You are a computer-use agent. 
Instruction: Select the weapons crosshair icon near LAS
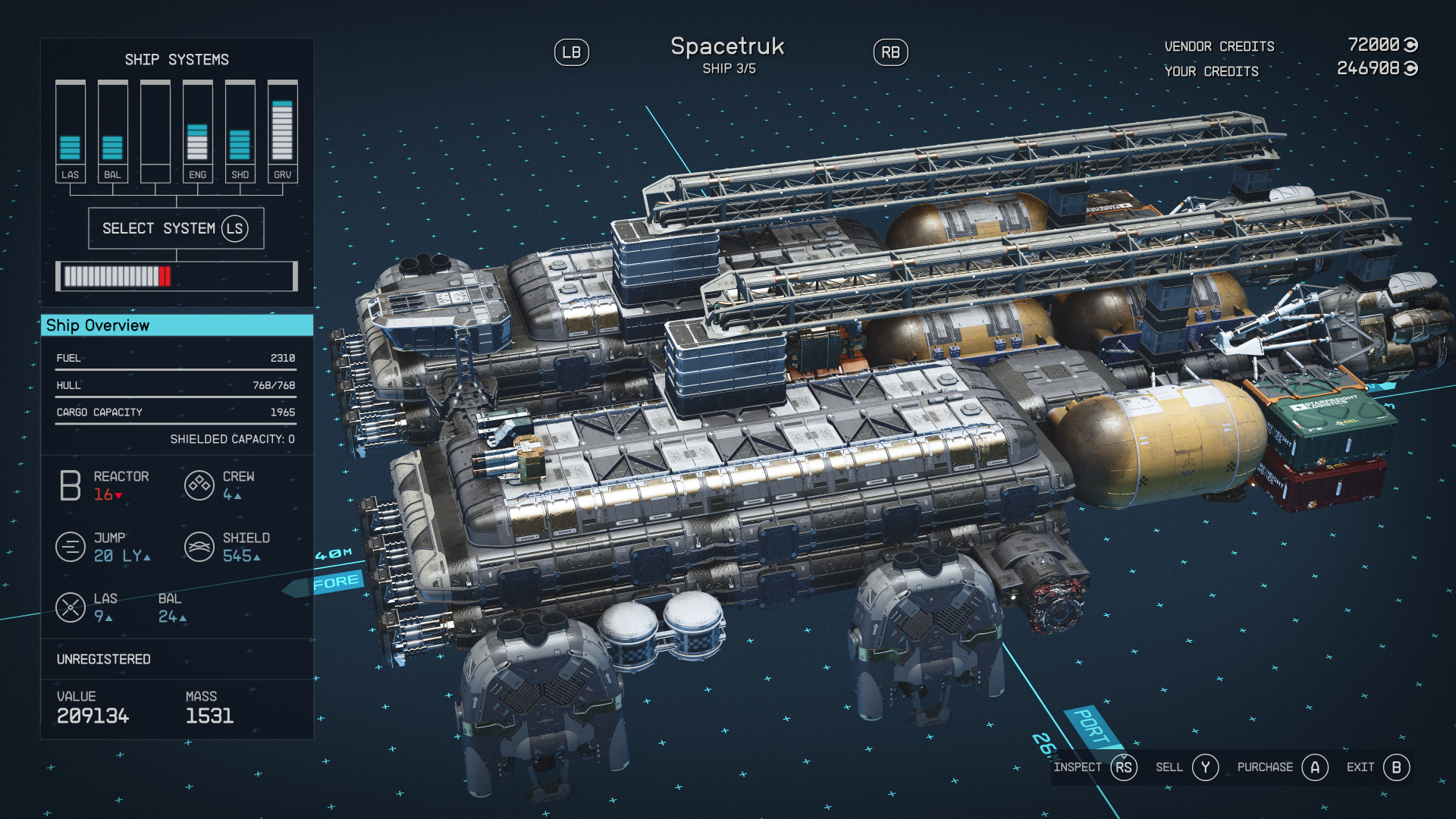[x=71, y=607]
